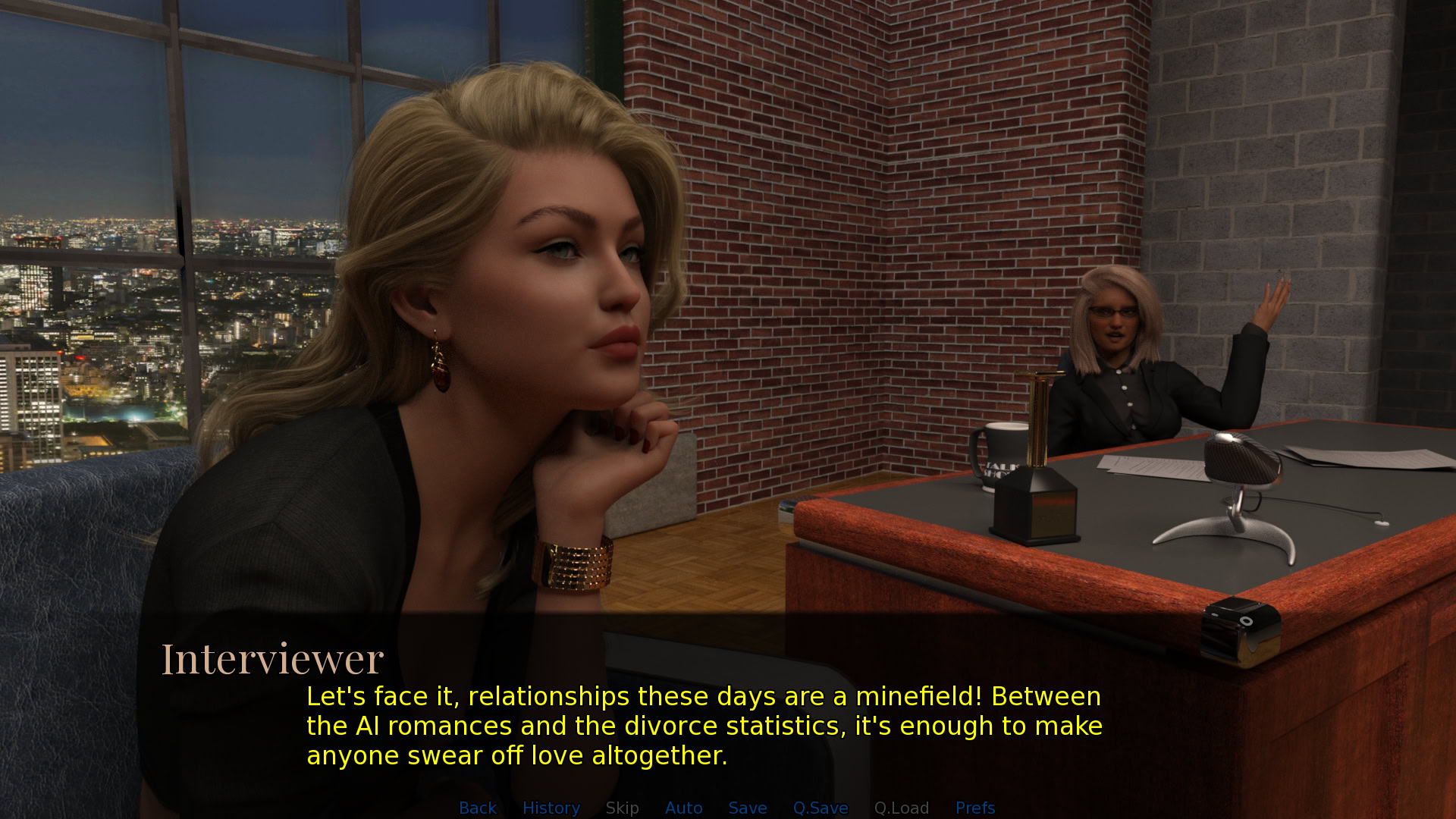Turn off Auto mode via quick menu
The height and width of the screenshot is (819, 1456).
tap(683, 808)
